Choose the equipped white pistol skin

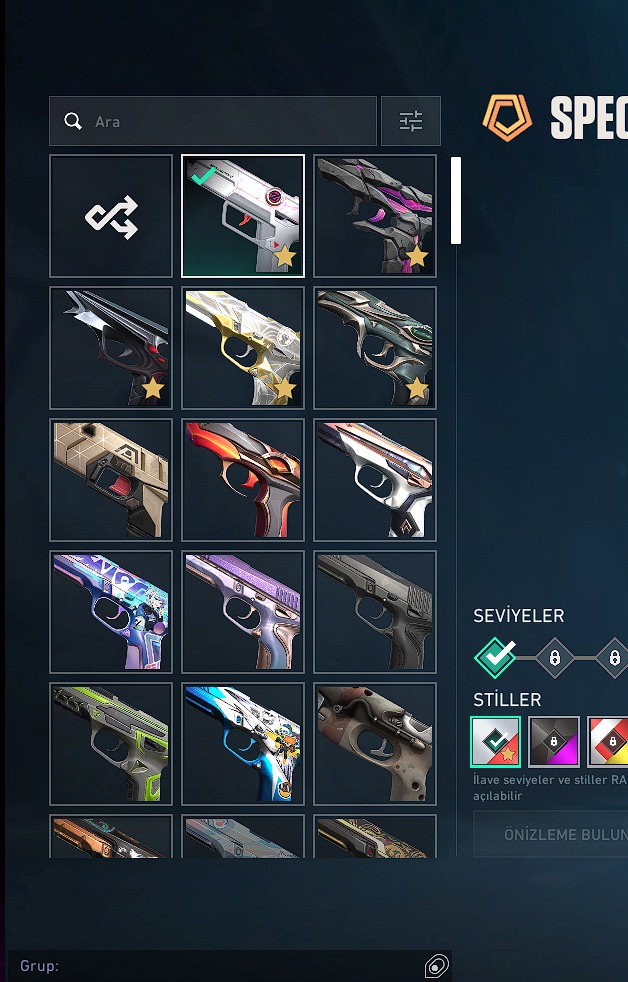tap(243, 216)
